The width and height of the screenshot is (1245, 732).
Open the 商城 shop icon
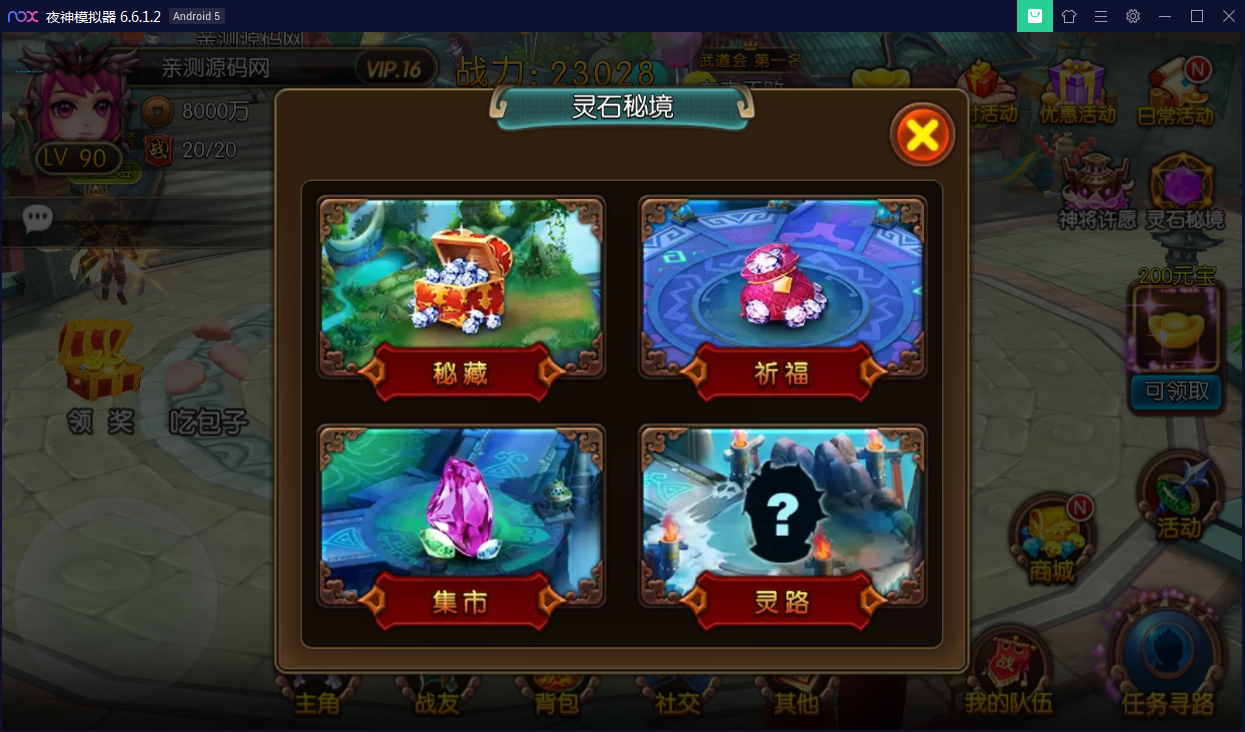pyautogui.click(x=1052, y=539)
